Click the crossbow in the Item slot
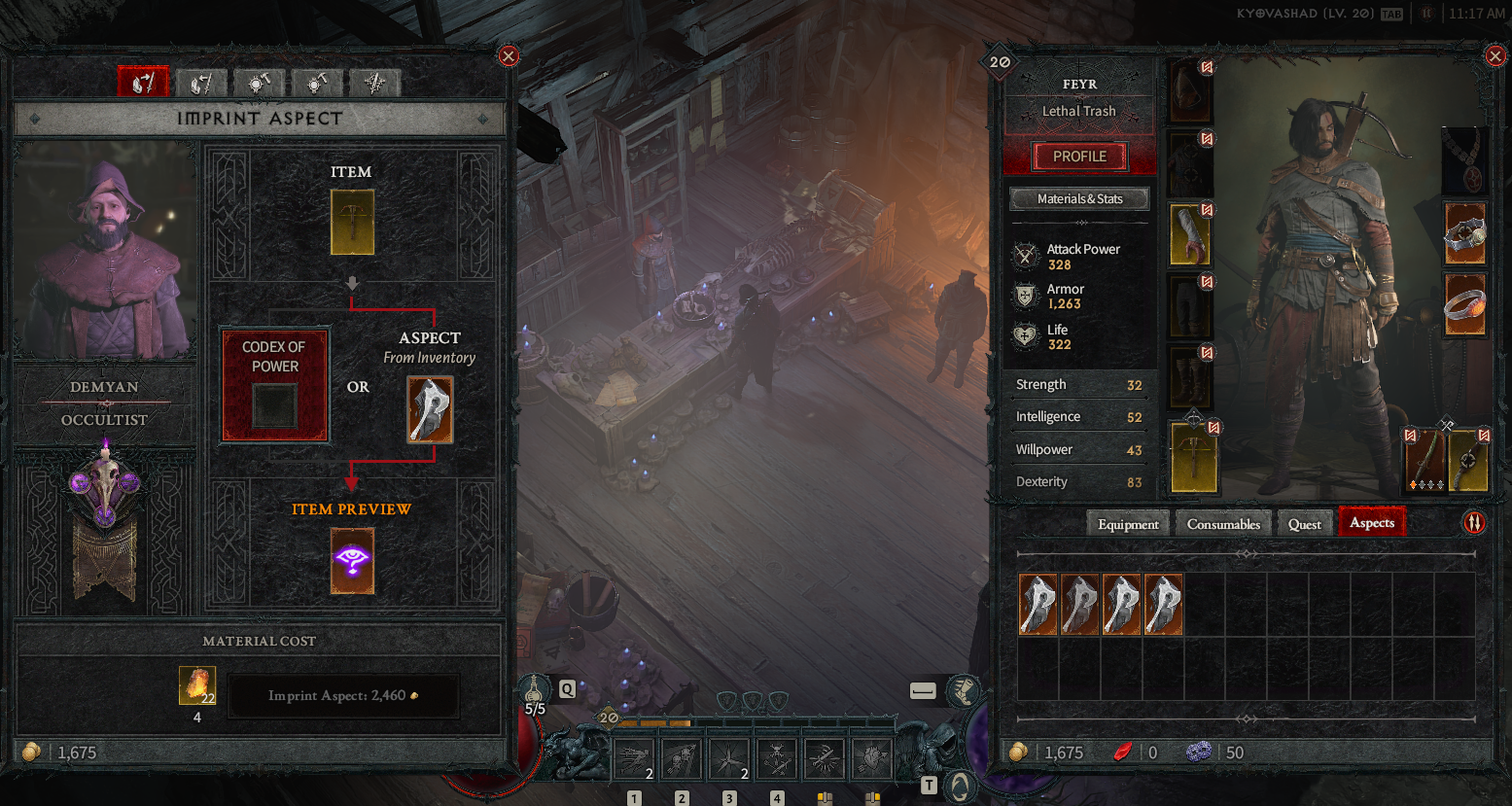The width and height of the screenshot is (1512, 806). [352, 222]
